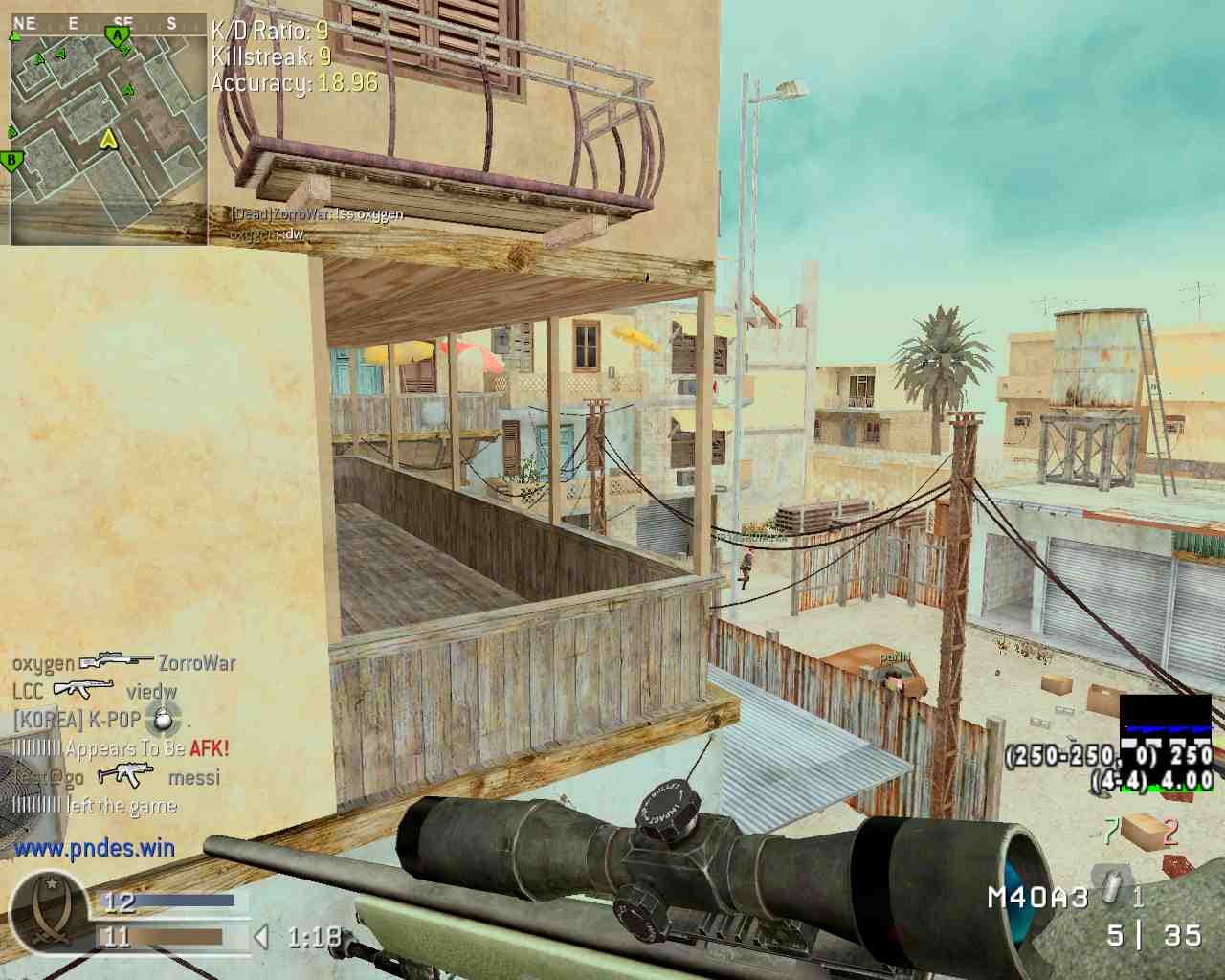This screenshot has width=1225, height=980.
Task: Click the M40A3 weapon name
Action: click(1038, 897)
